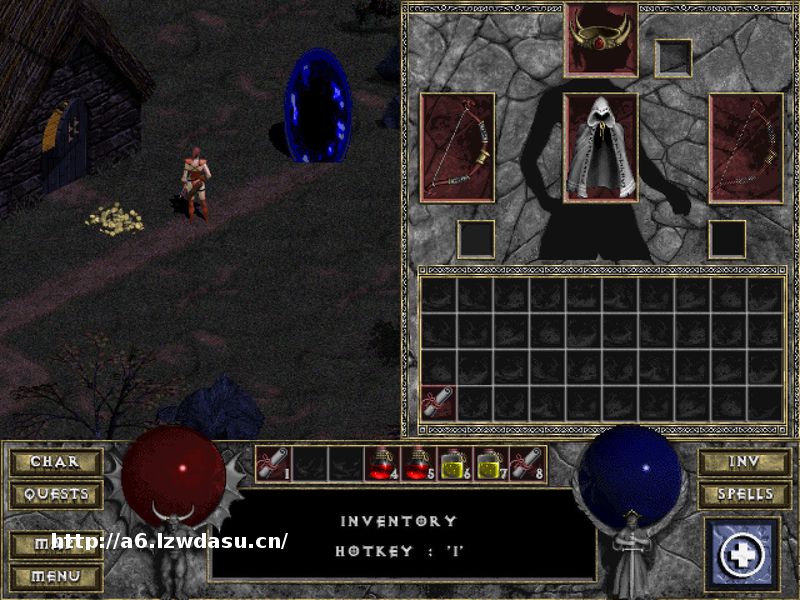The image size is (800, 600).
Task: Pick up the equipped white hooded cloak
Action: coord(601,148)
